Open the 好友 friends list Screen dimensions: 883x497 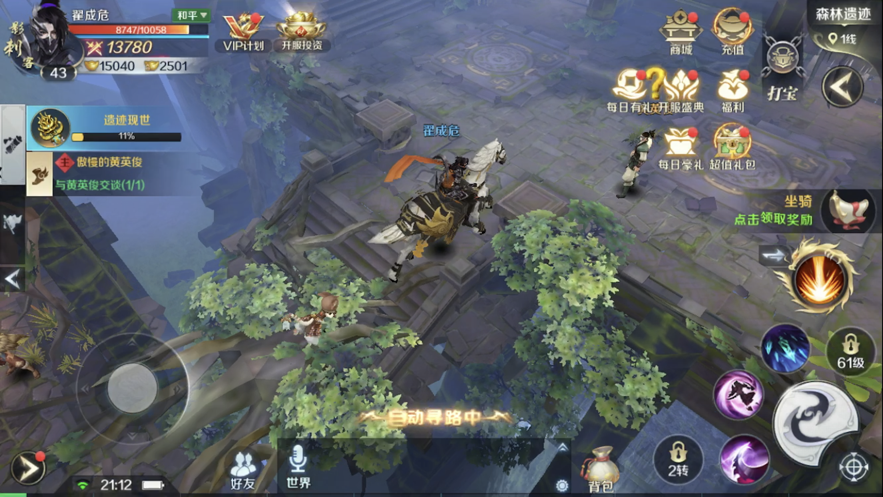click(x=243, y=468)
